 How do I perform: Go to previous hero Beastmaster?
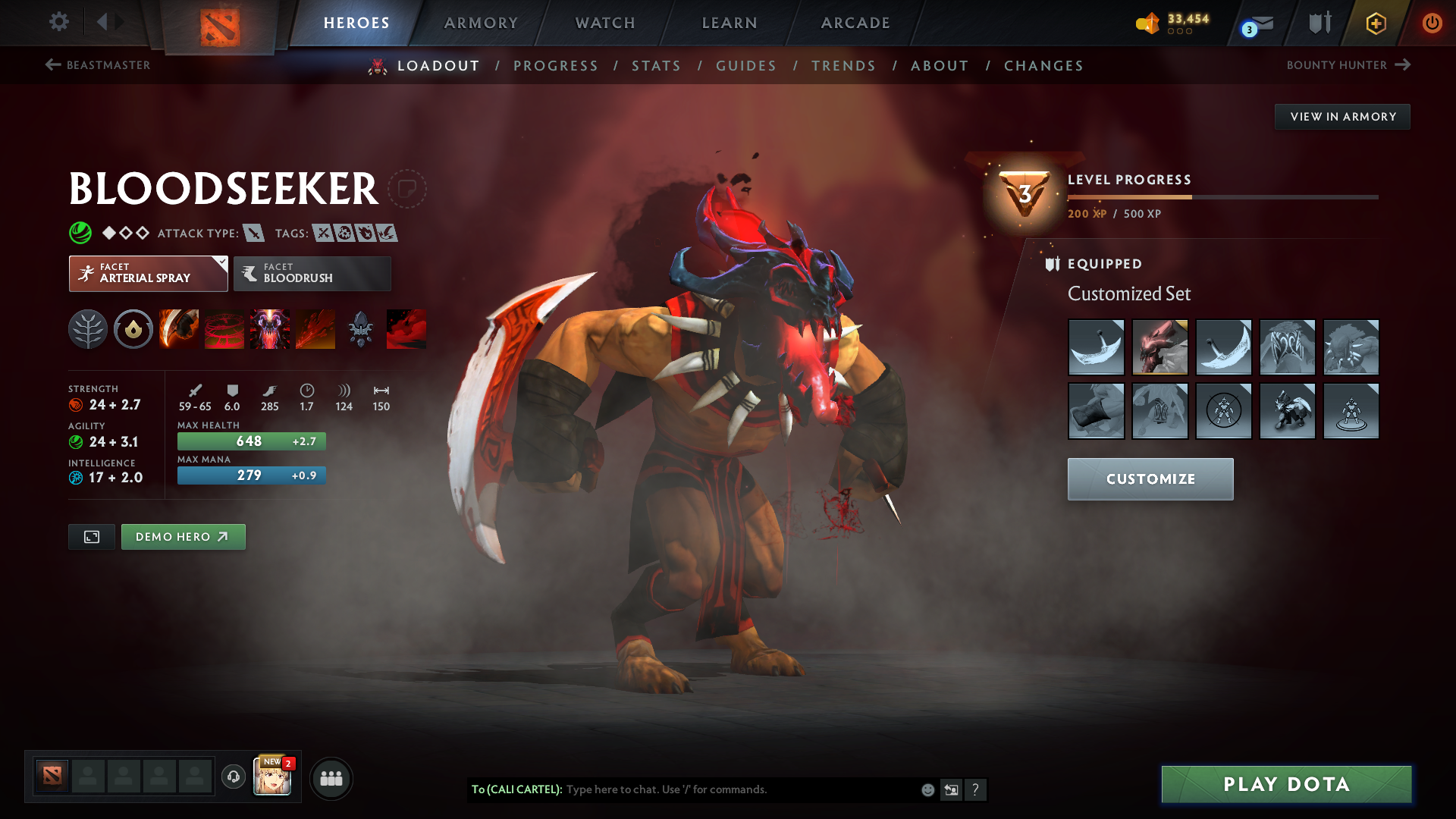(98, 65)
